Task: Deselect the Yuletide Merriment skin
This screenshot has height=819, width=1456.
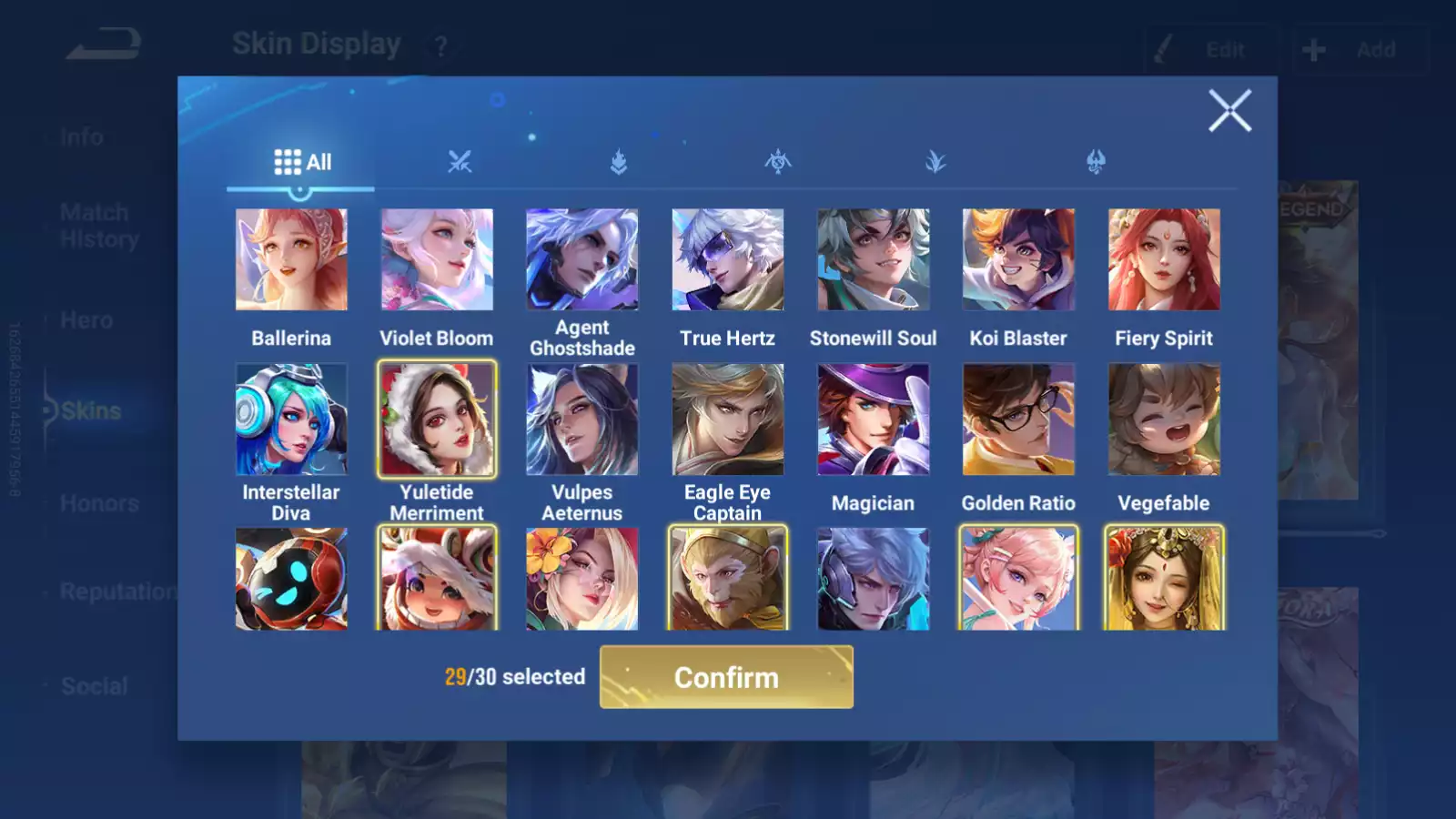Action: 437,419
